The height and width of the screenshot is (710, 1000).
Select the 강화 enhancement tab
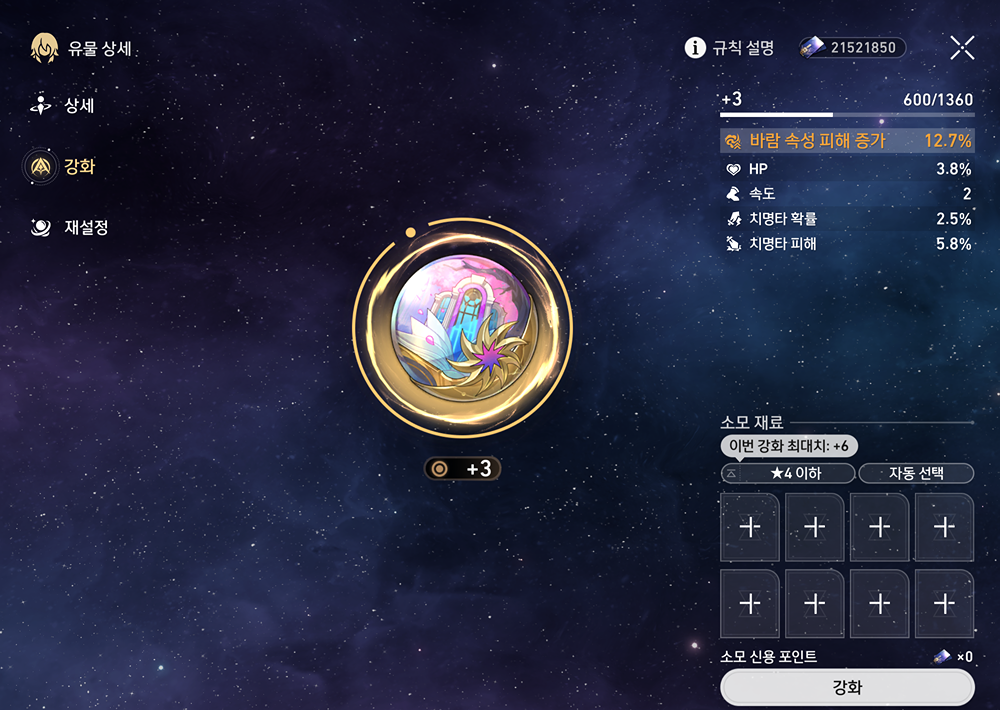click(66, 166)
